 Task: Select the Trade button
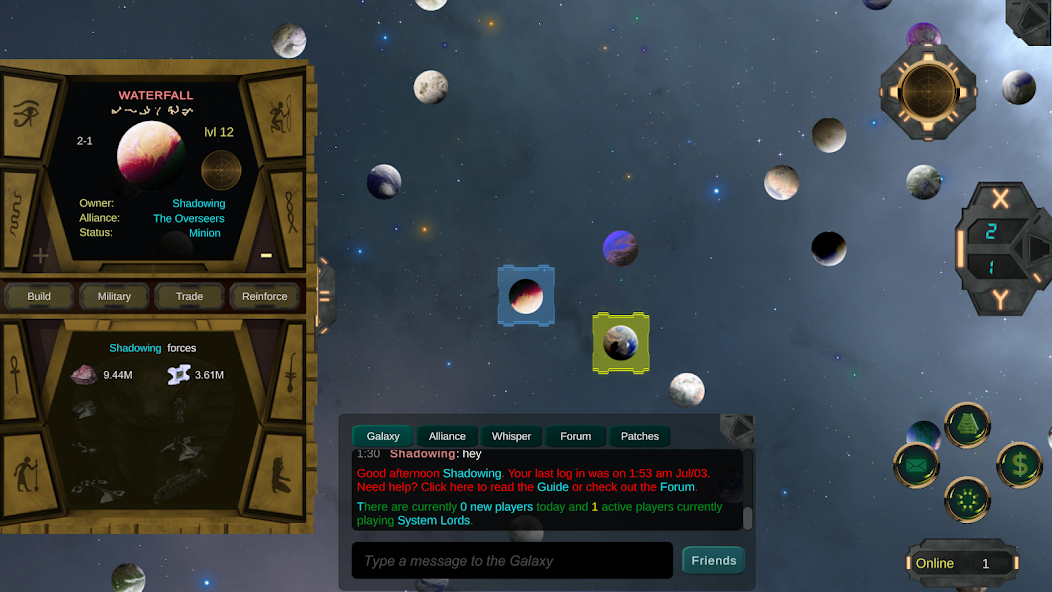coord(189,296)
